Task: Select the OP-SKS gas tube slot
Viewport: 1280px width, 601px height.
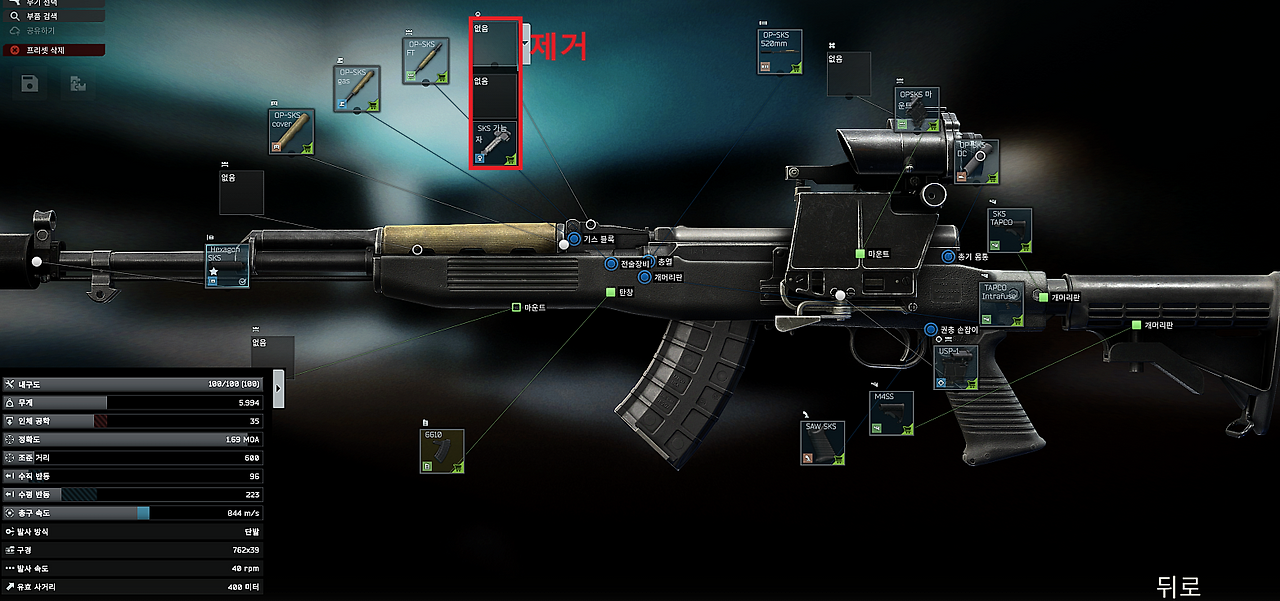Action: click(356, 89)
